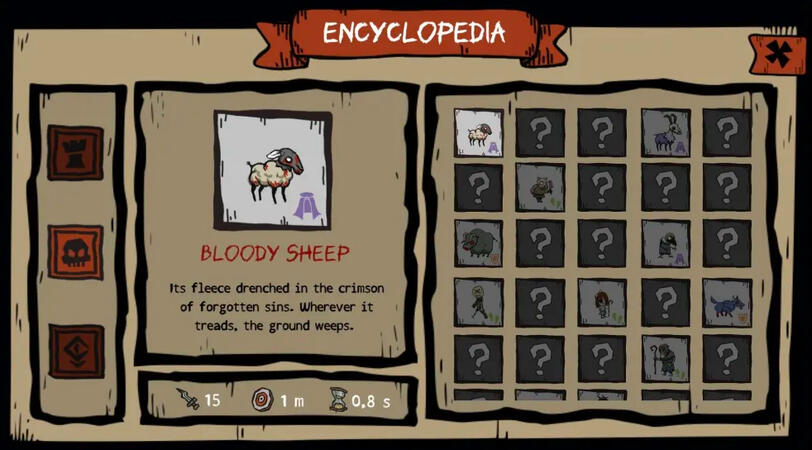The width and height of the screenshot is (812, 450).
Task: Choose the dark boar beast entry
Action: tap(479, 244)
